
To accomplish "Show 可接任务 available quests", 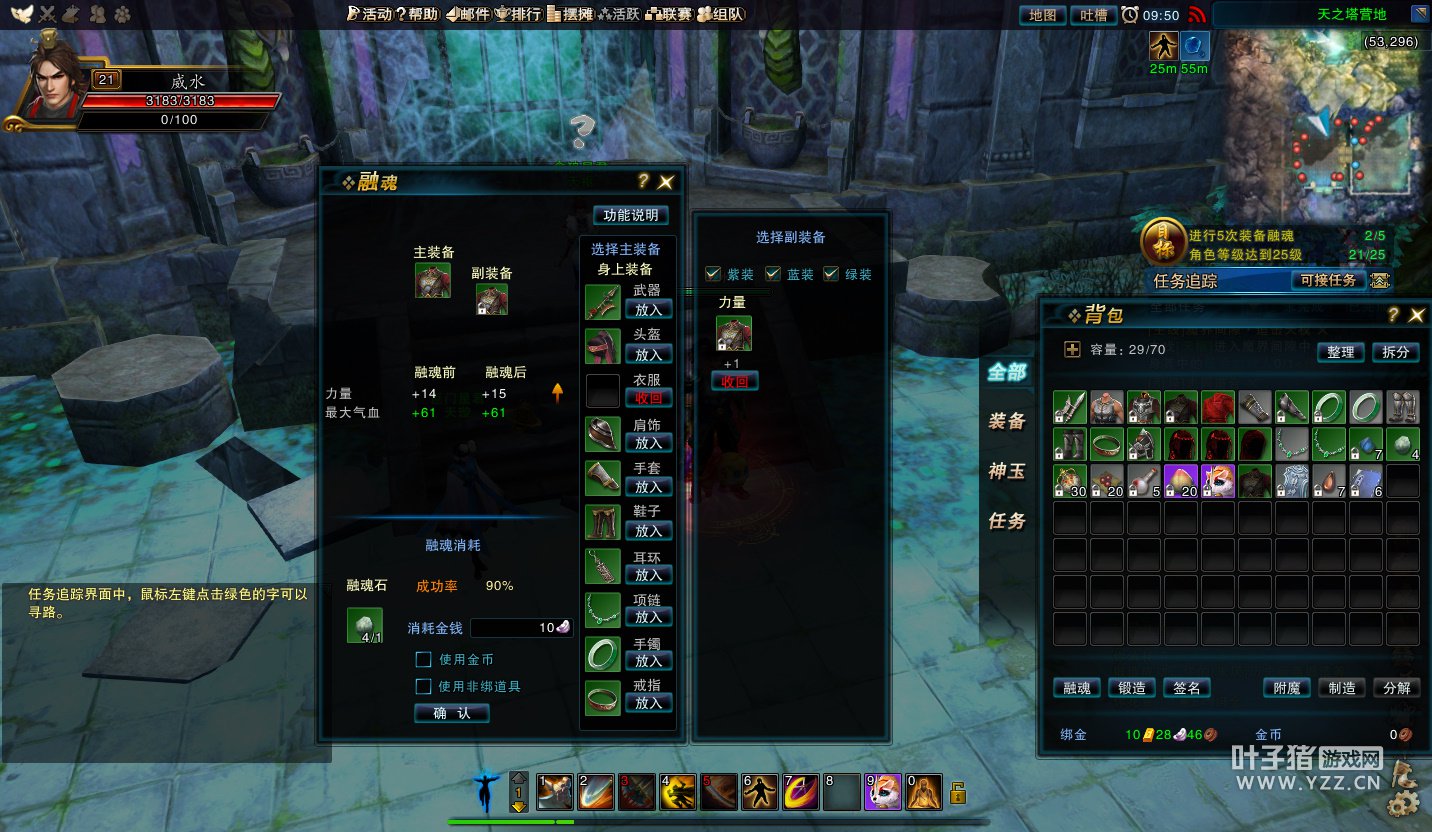I will (1328, 281).
